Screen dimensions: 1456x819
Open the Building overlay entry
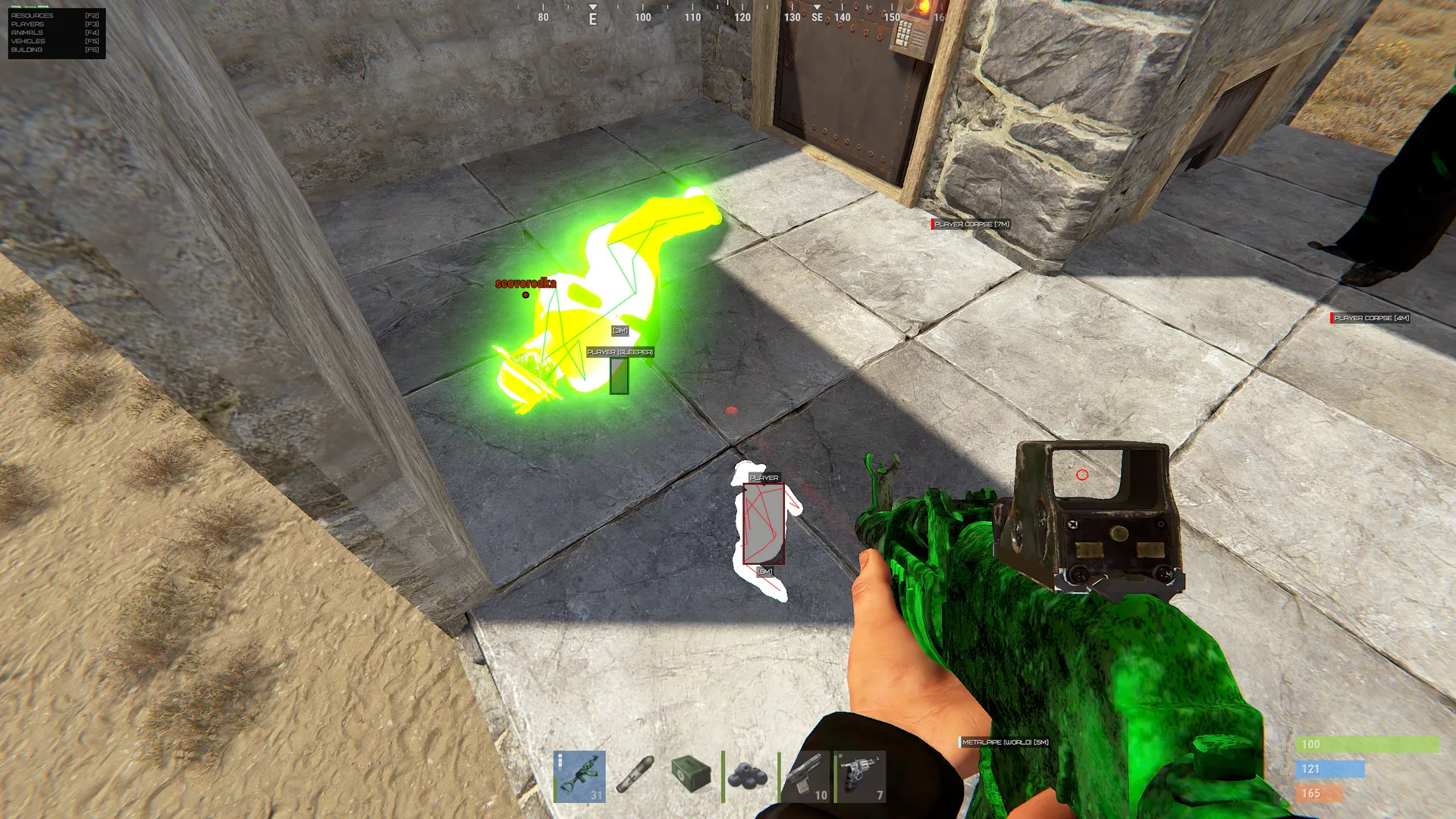27,50
